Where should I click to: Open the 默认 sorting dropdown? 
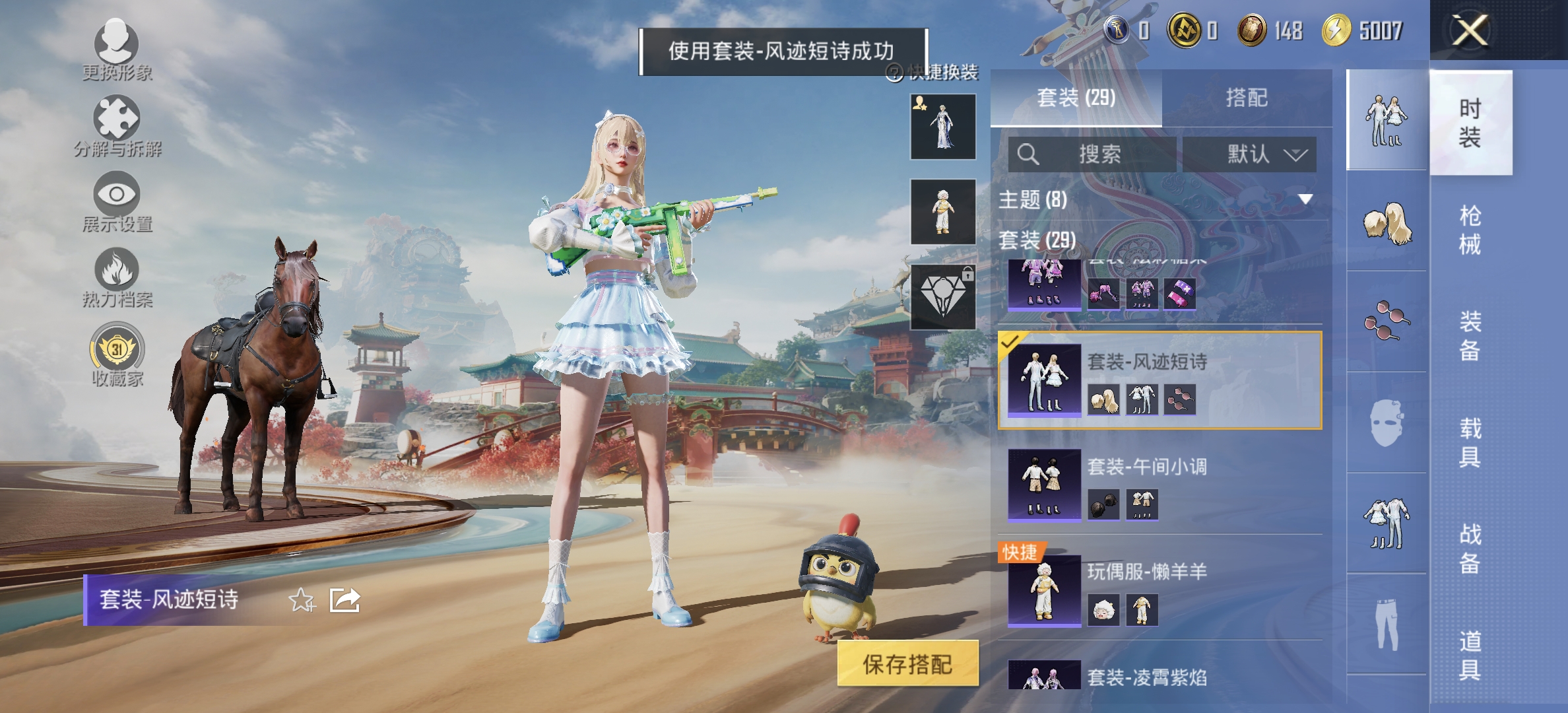[1266, 156]
